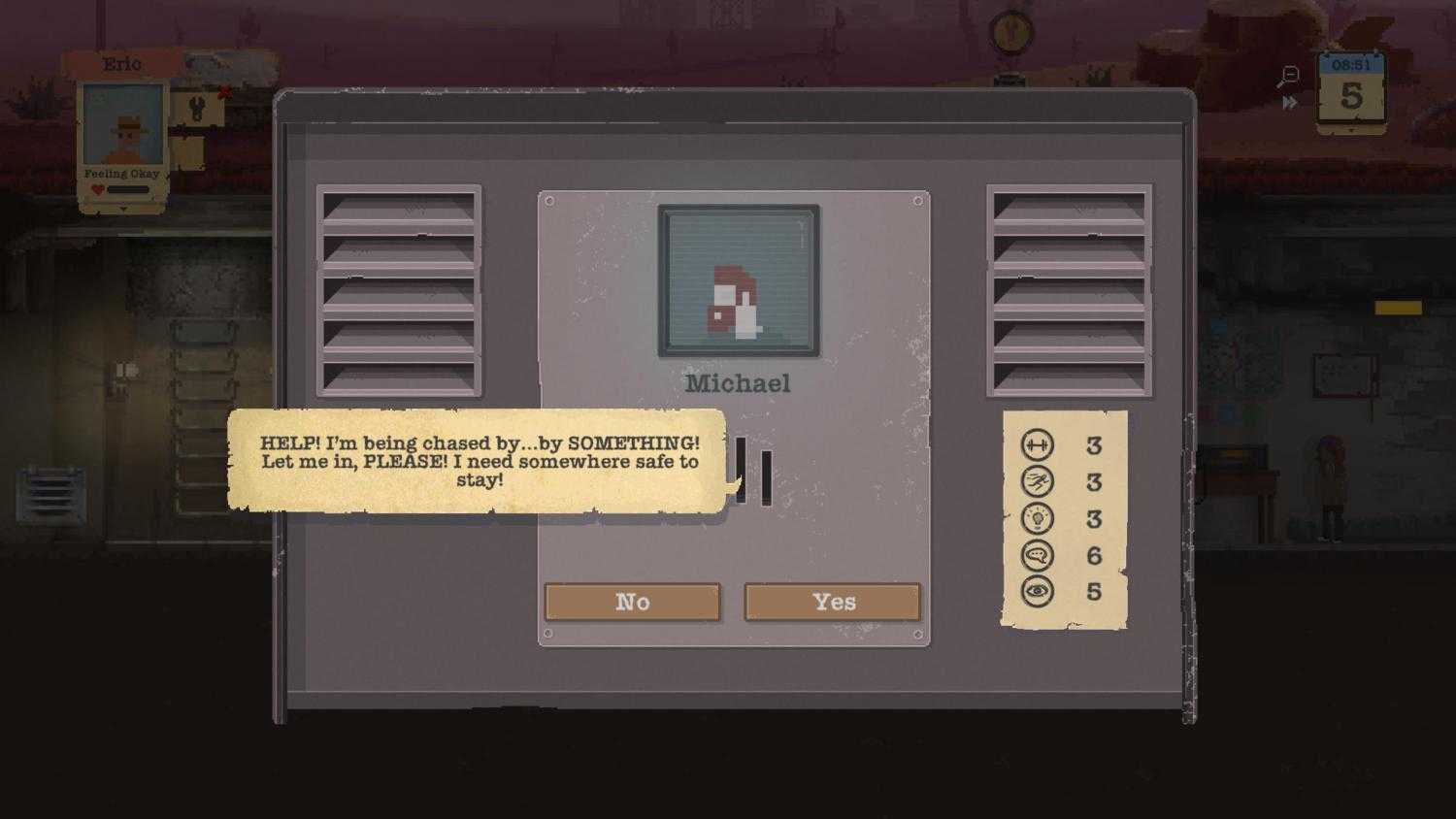1456x819 pixels.
Task: Click Eric's portrait photo
Action: pyautogui.click(x=122, y=126)
